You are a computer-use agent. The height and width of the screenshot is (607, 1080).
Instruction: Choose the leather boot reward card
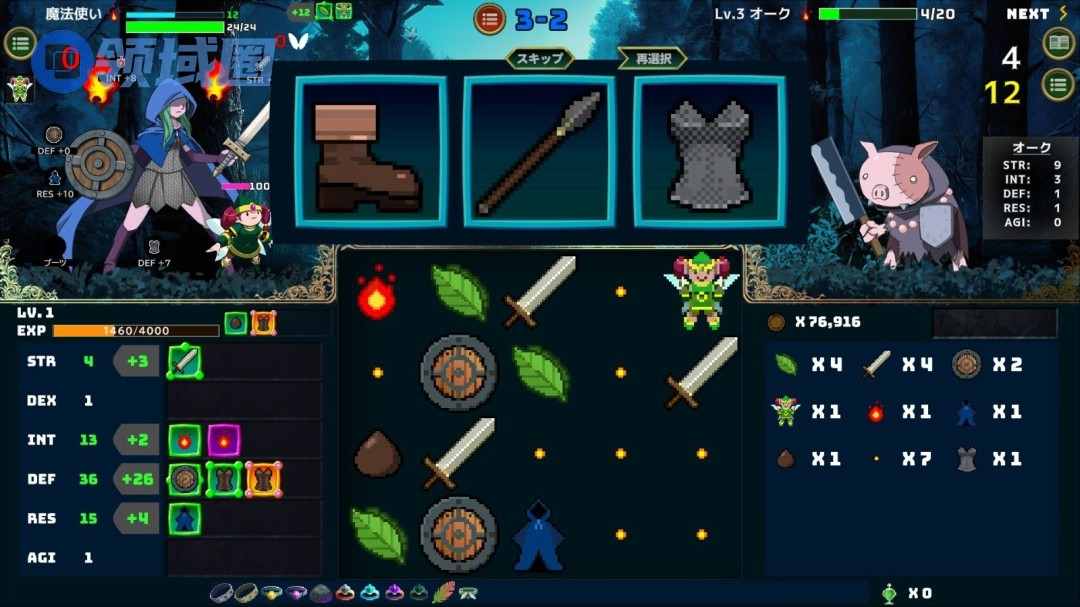coord(370,152)
